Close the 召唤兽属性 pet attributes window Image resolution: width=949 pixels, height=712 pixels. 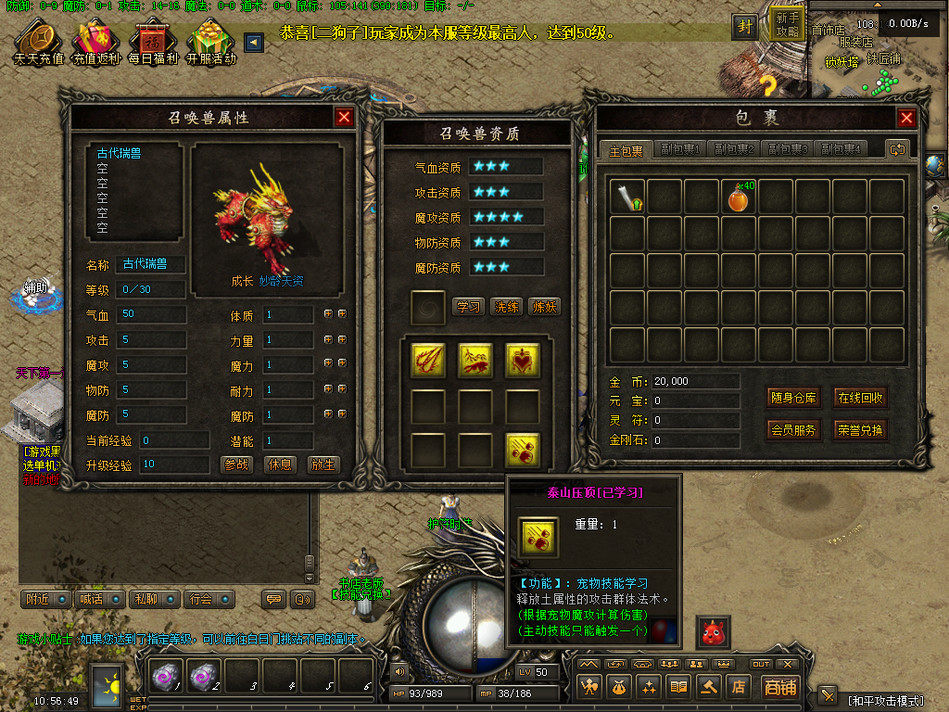click(x=345, y=117)
